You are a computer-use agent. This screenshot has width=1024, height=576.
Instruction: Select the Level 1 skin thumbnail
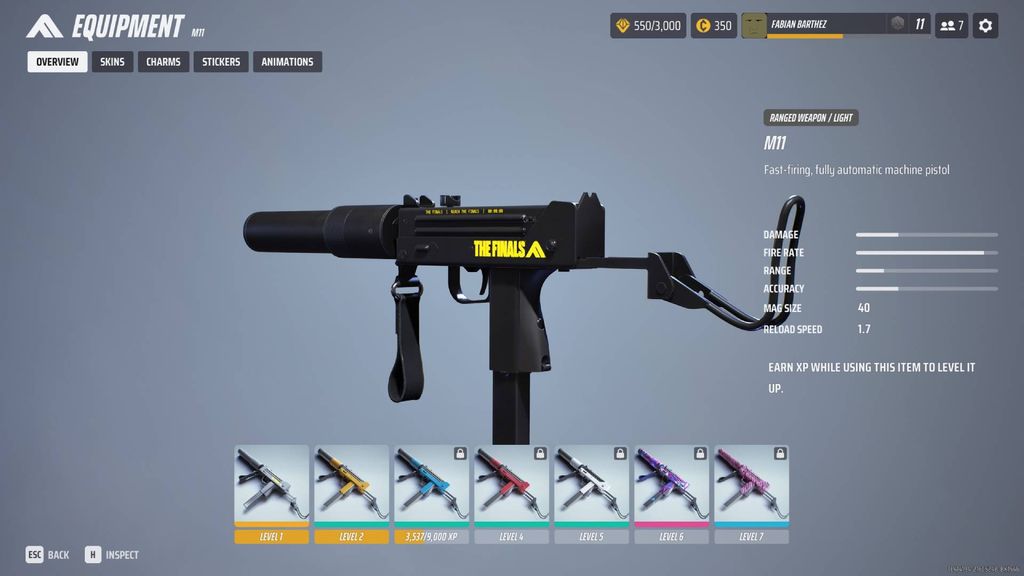(x=272, y=485)
